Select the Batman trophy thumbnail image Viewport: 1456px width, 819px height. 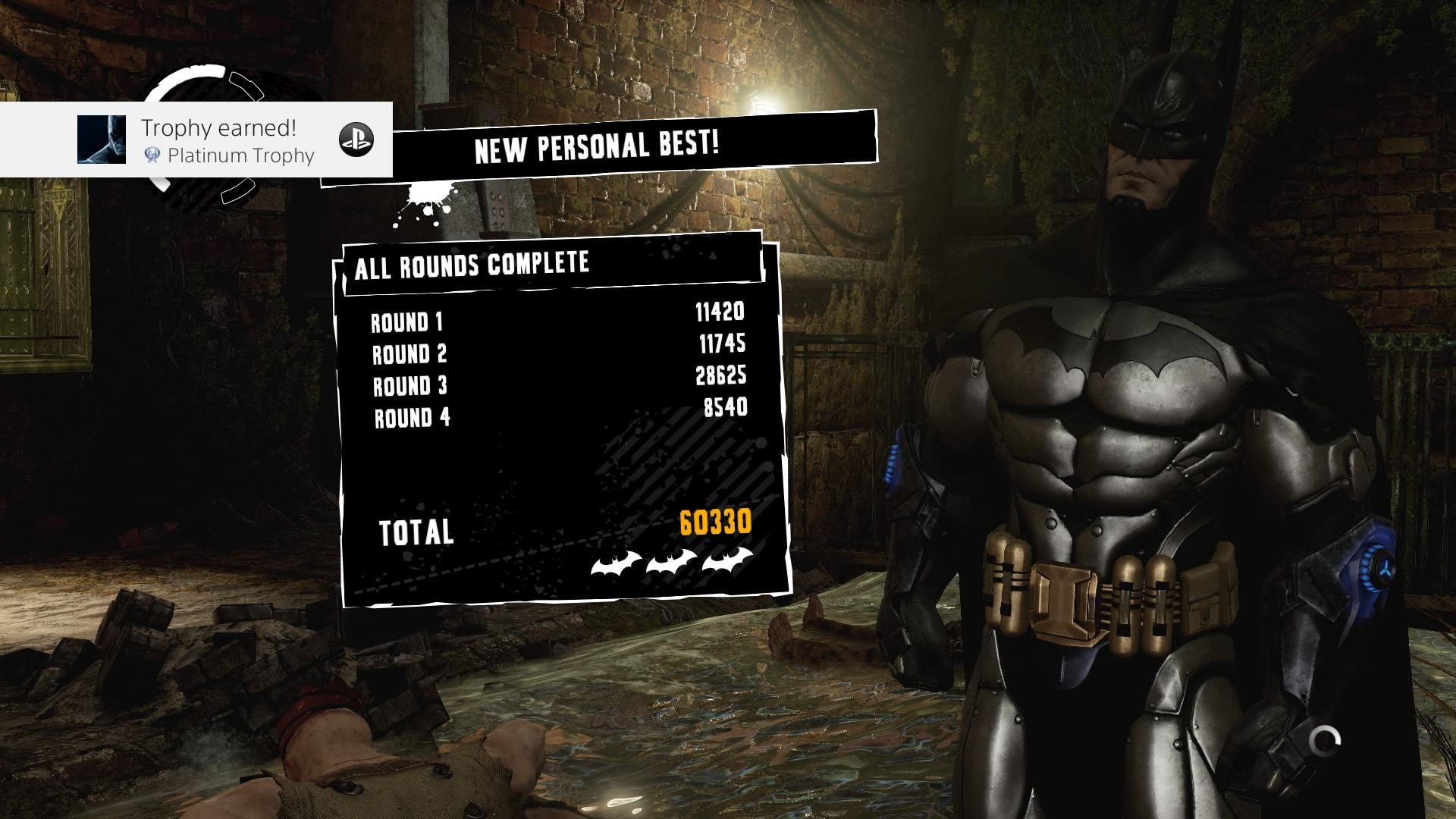tap(102, 140)
